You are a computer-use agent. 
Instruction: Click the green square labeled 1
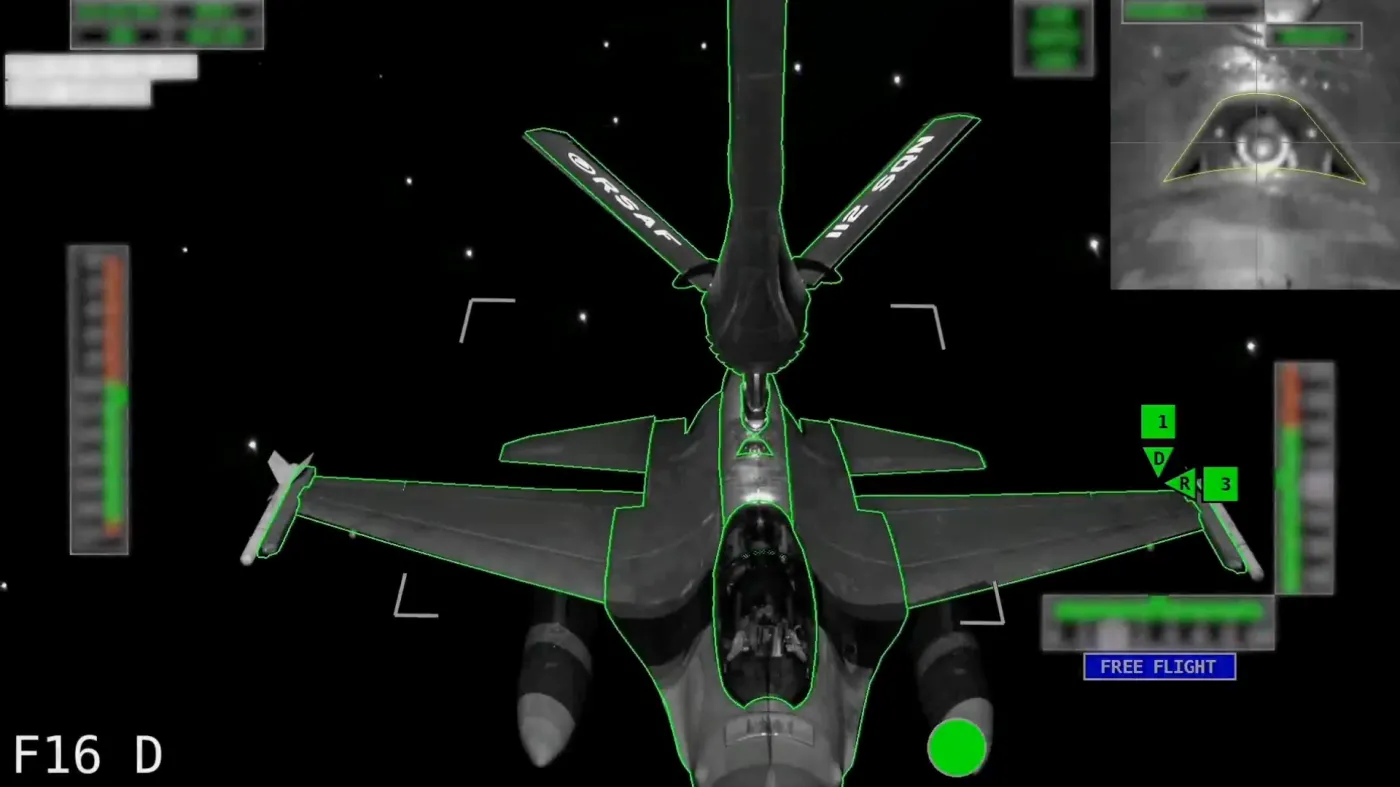(1159, 422)
